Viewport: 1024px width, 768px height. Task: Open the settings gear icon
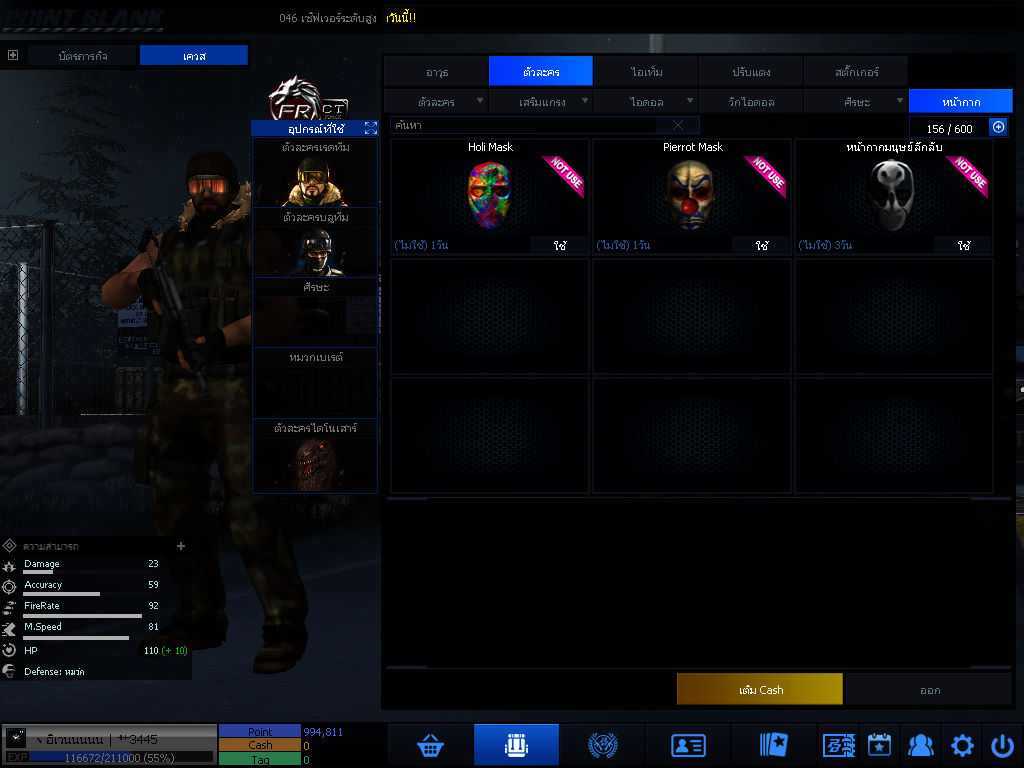962,745
